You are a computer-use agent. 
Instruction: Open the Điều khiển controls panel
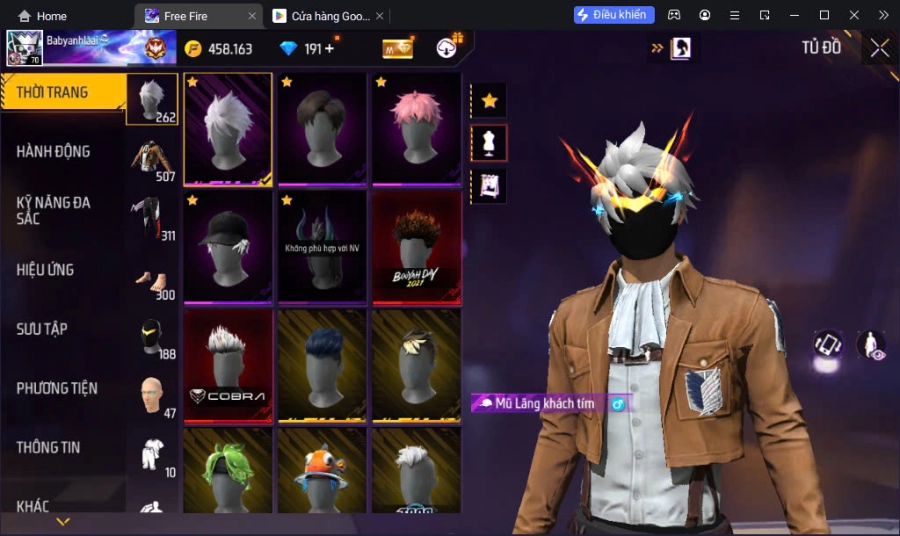[x=614, y=15]
